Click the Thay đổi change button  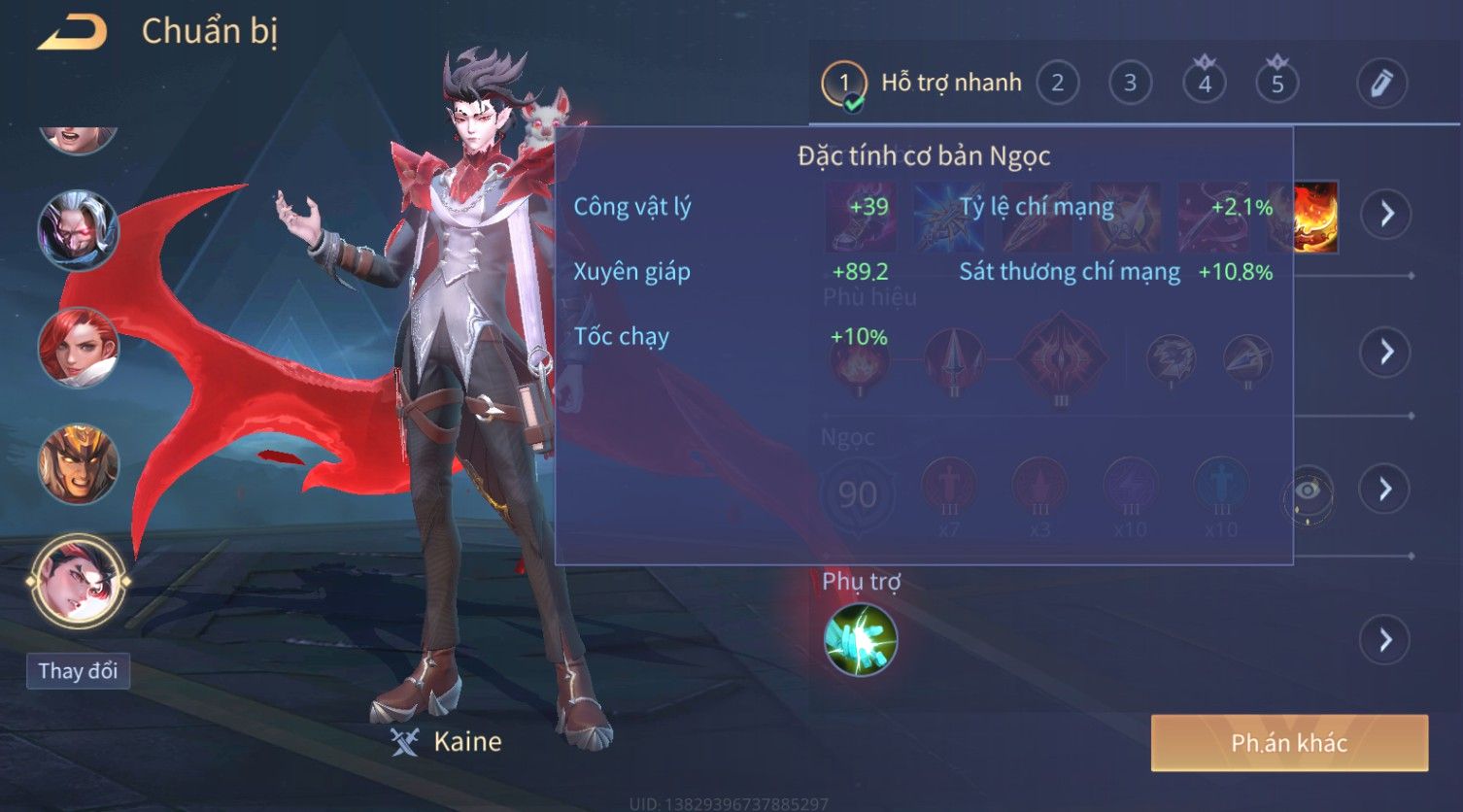(78, 671)
